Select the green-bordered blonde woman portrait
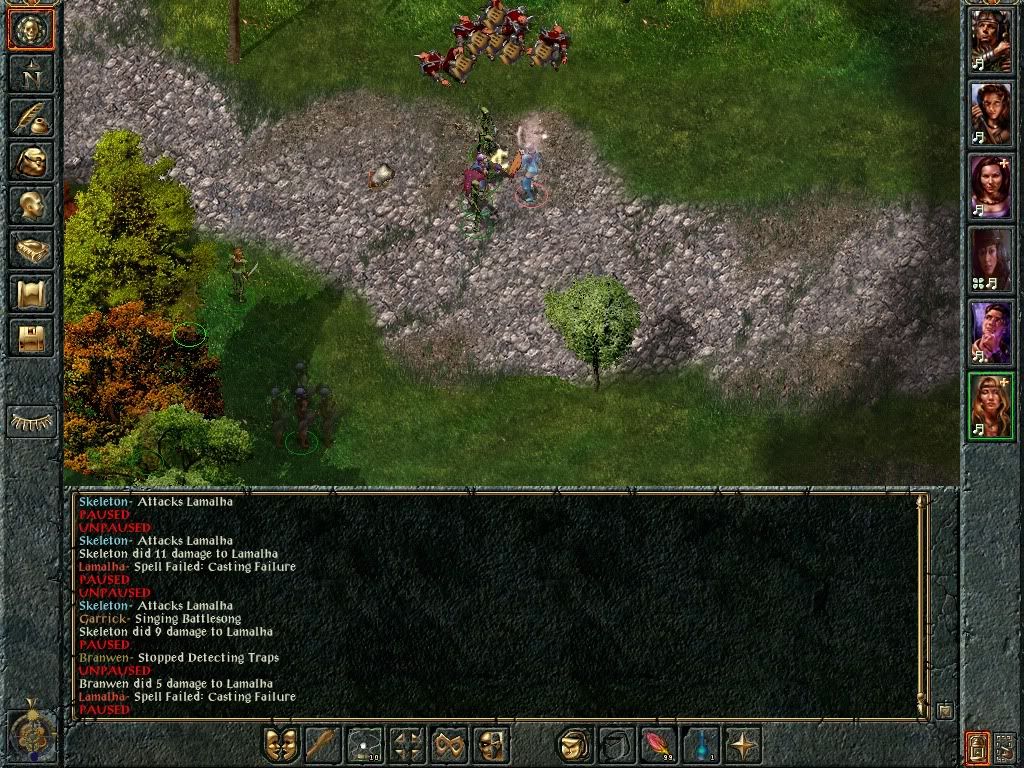This screenshot has height=768, width=1024. point(991,406)
